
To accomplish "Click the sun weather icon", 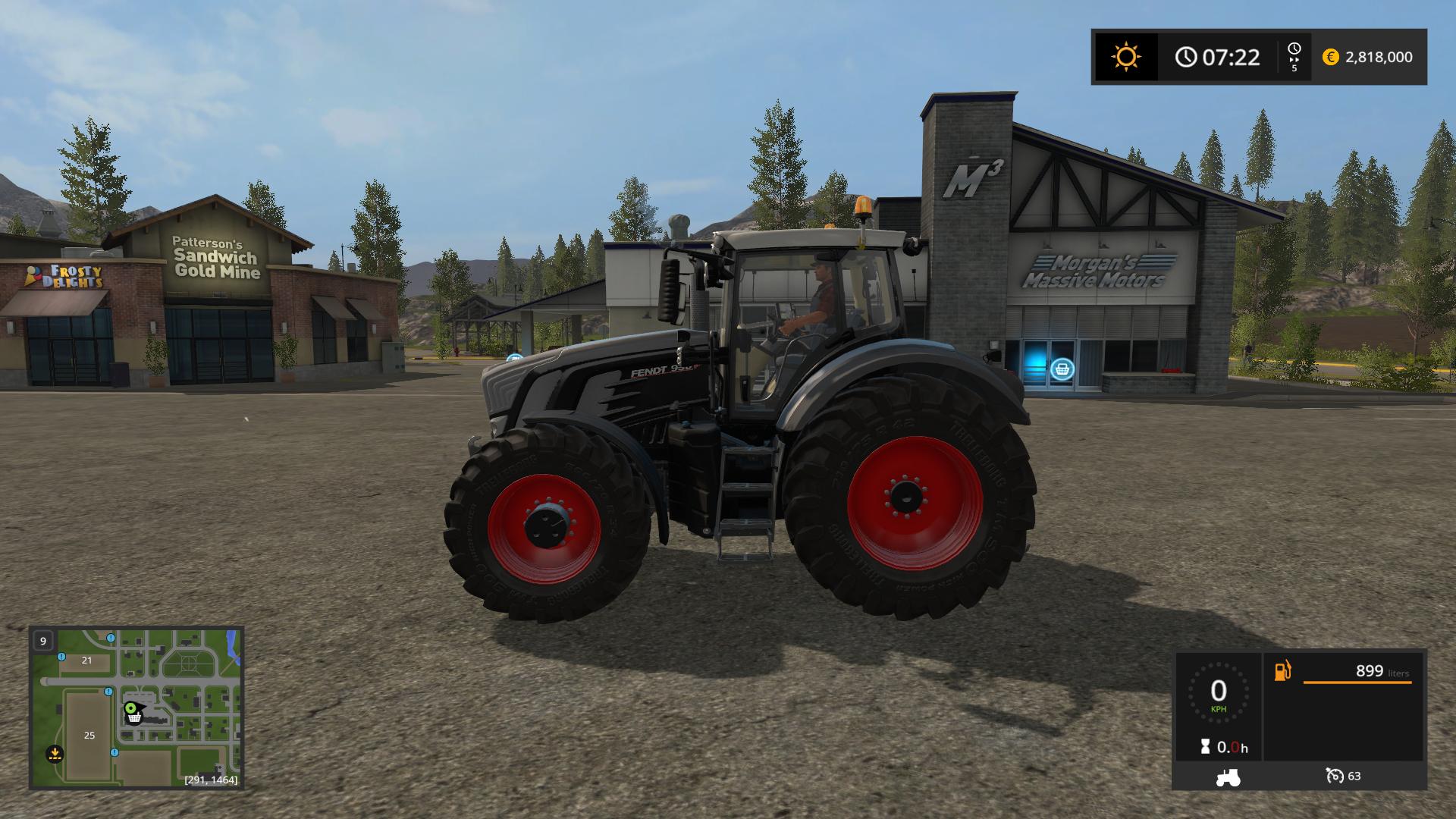I will (1125, 57).
